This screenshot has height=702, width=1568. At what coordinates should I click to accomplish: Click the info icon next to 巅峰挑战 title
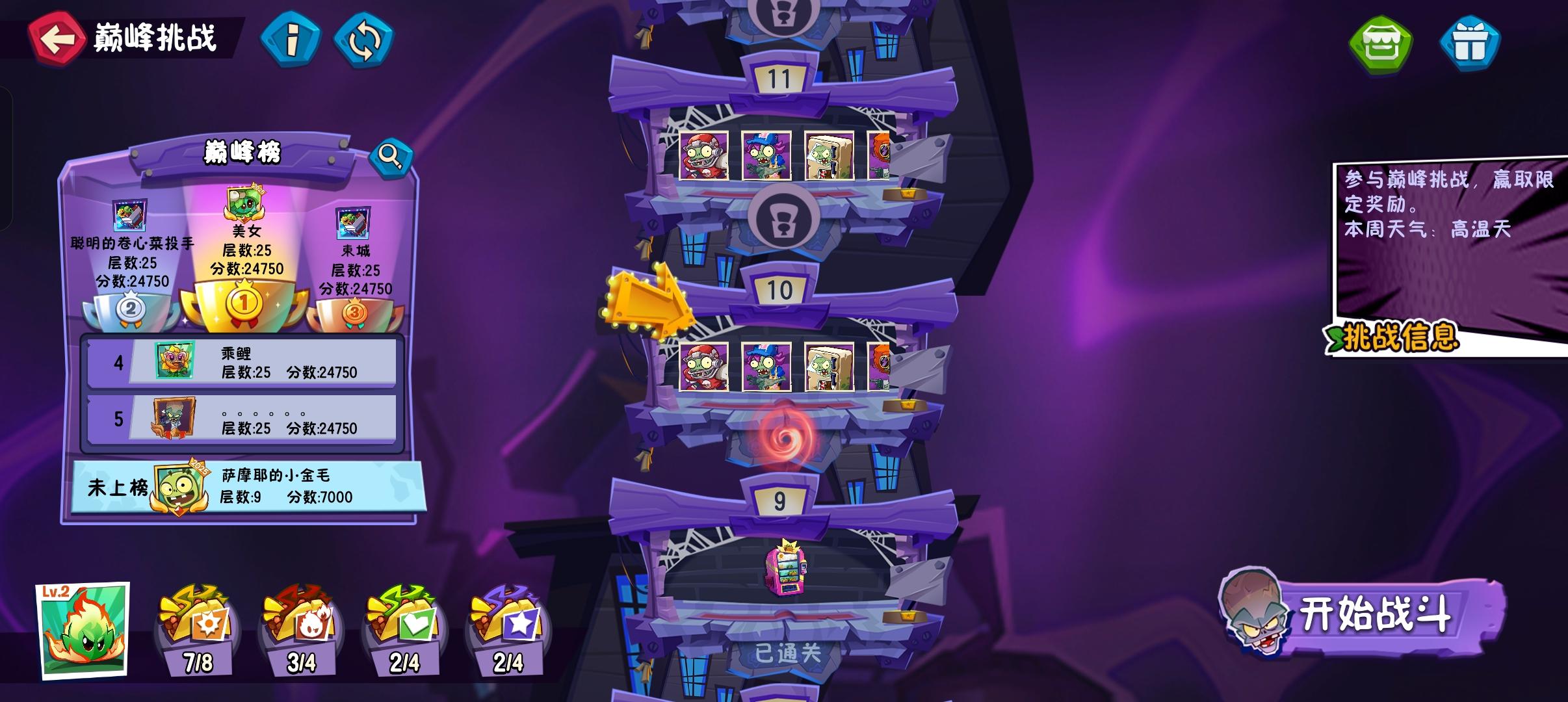[x=292, y=41]
